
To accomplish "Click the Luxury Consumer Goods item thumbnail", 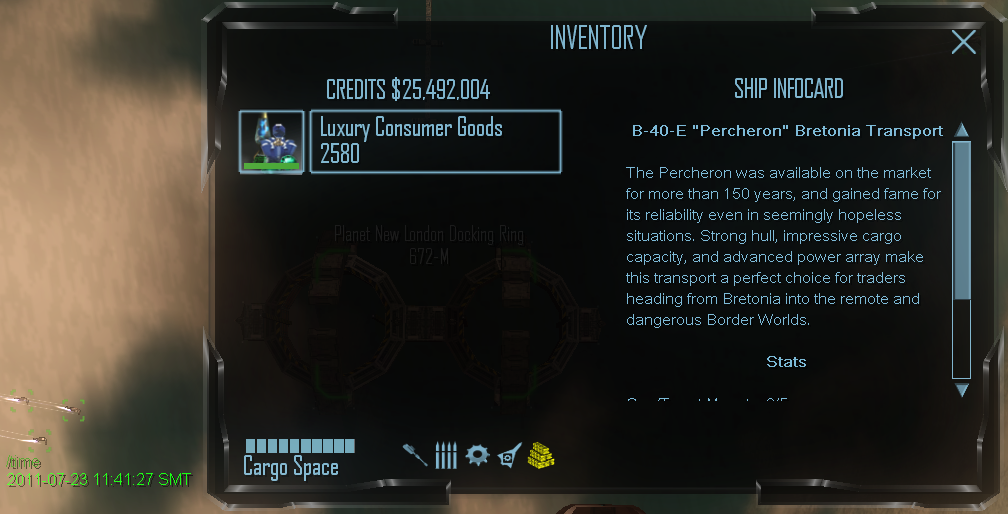I will click(x=271, y=141).
